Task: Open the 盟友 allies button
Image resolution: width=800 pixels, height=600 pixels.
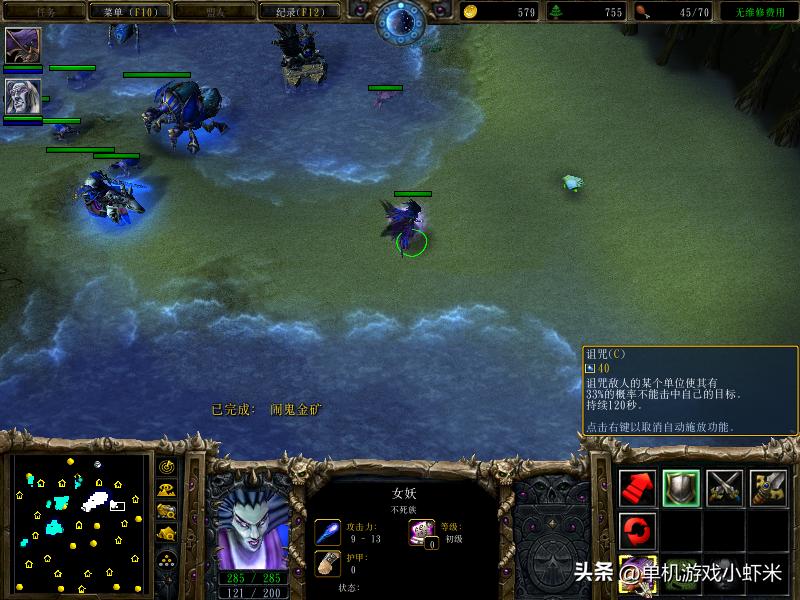Action: [213, 12]
